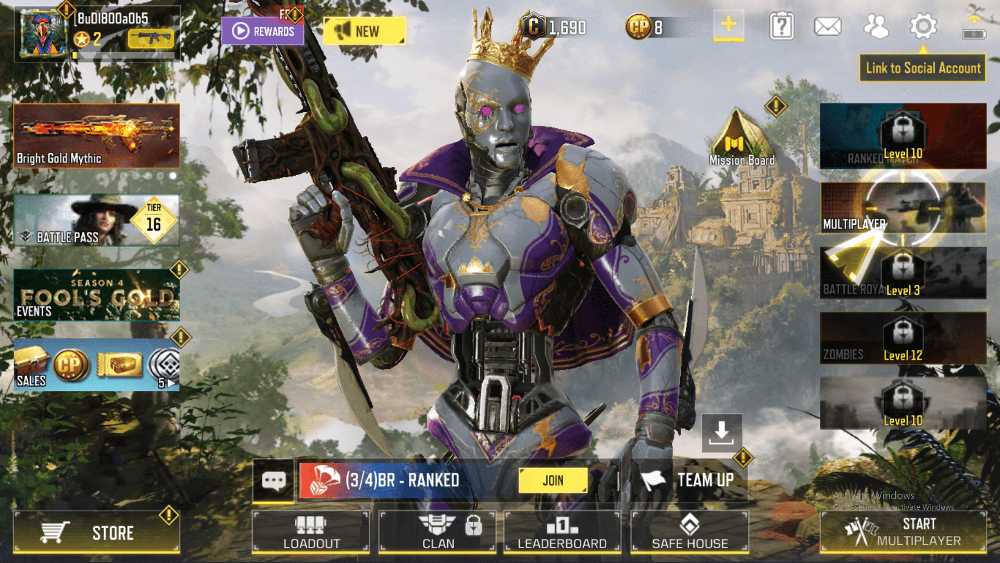The image size is (1000, 563).
Task: Open the mail envelope icon
Action: pyautogui.click(x=827, y=27)
